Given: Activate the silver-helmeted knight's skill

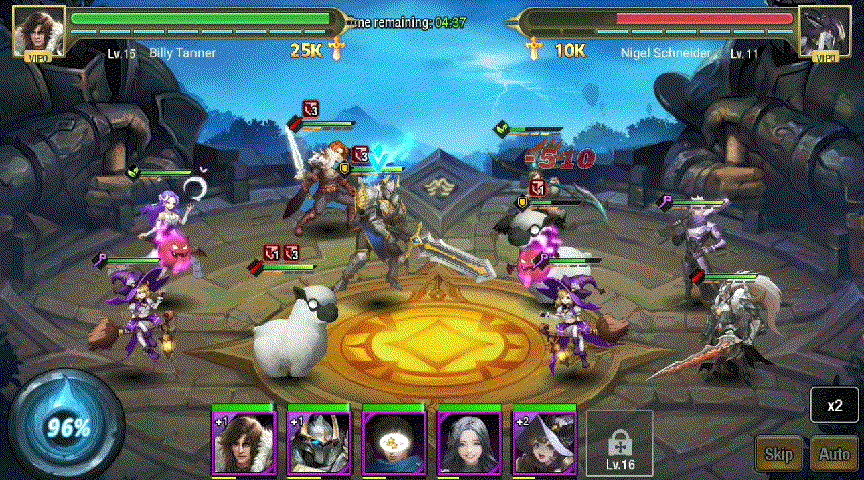Looking at the screenshot, I should click(x=319, y=441).
